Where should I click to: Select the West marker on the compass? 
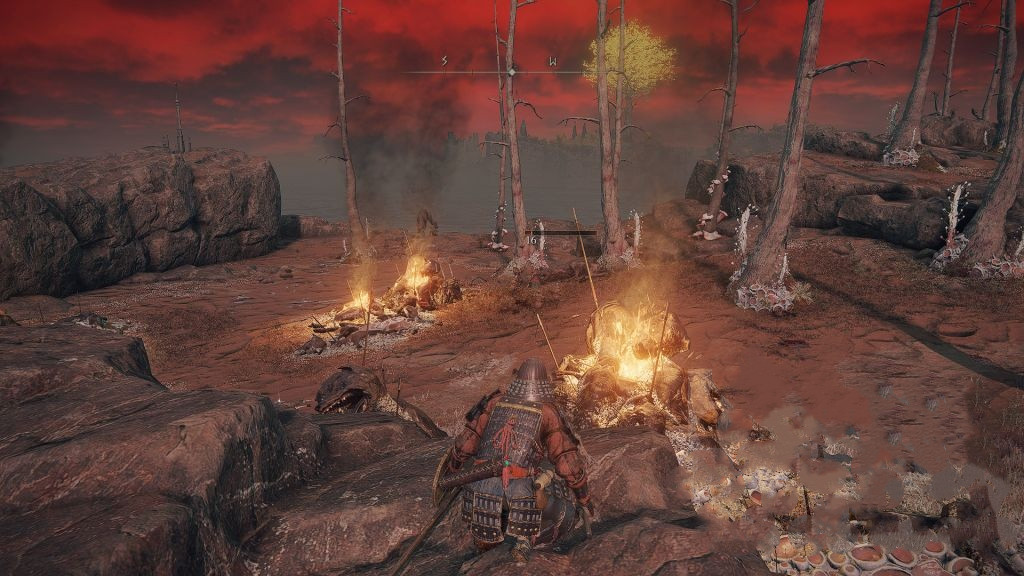coord(552,62)
